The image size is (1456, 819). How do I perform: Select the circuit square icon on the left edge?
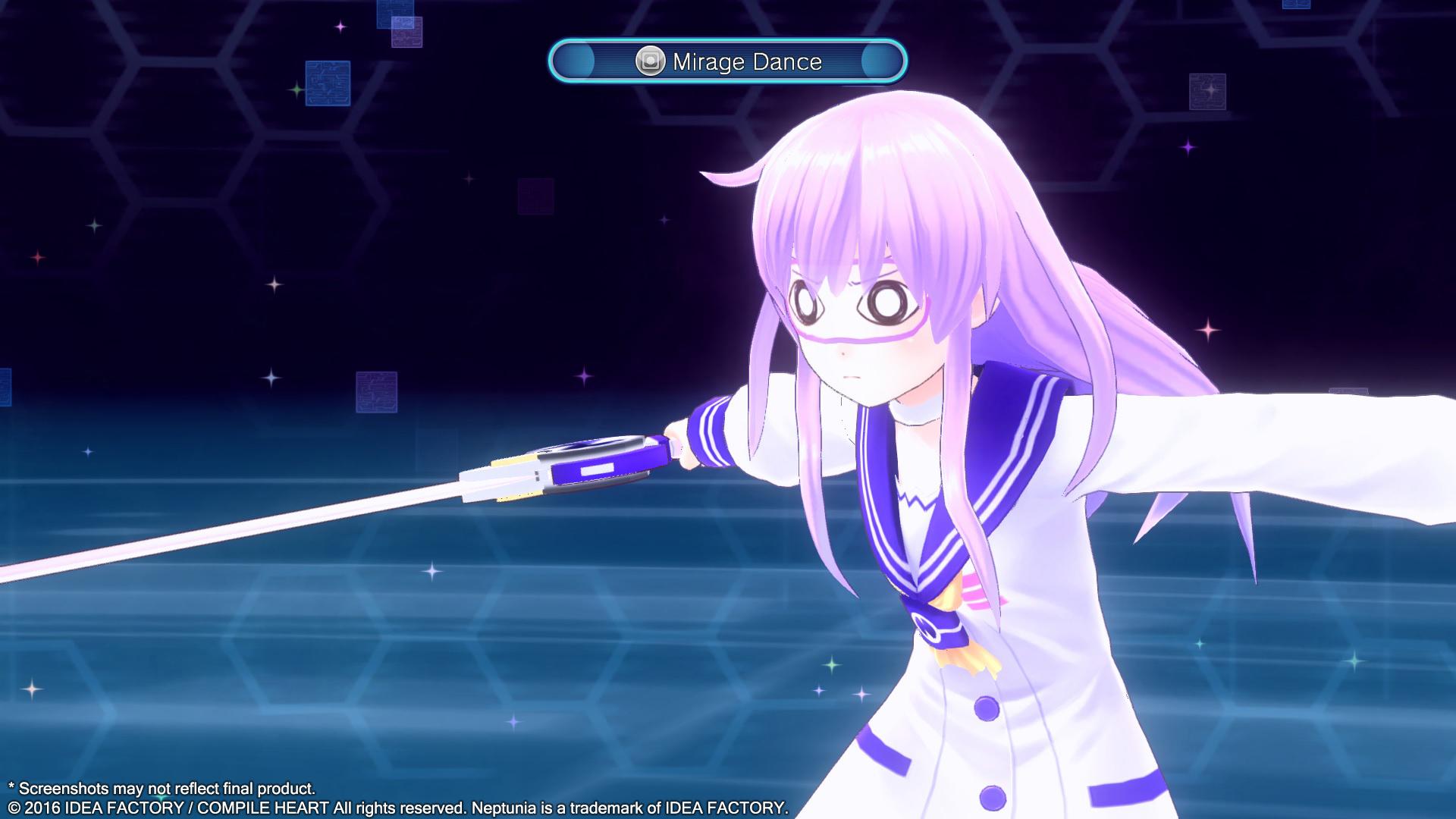pos(5,385)
